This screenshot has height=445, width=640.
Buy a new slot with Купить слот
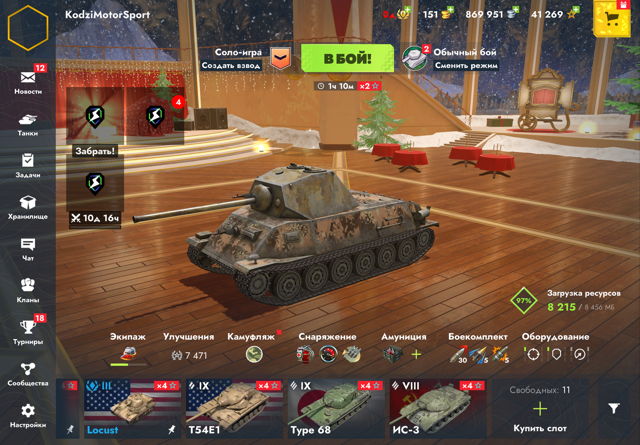[540, 410]
